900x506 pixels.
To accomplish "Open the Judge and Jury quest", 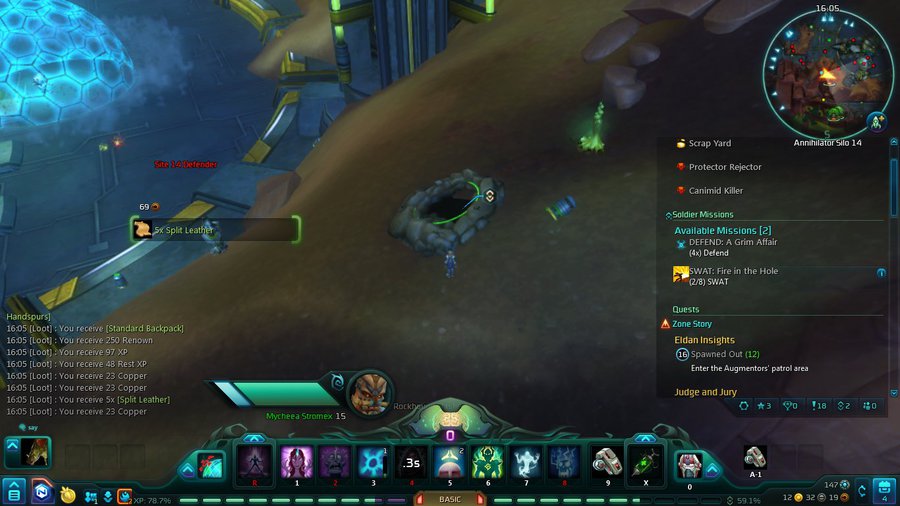I will point(706,392).
